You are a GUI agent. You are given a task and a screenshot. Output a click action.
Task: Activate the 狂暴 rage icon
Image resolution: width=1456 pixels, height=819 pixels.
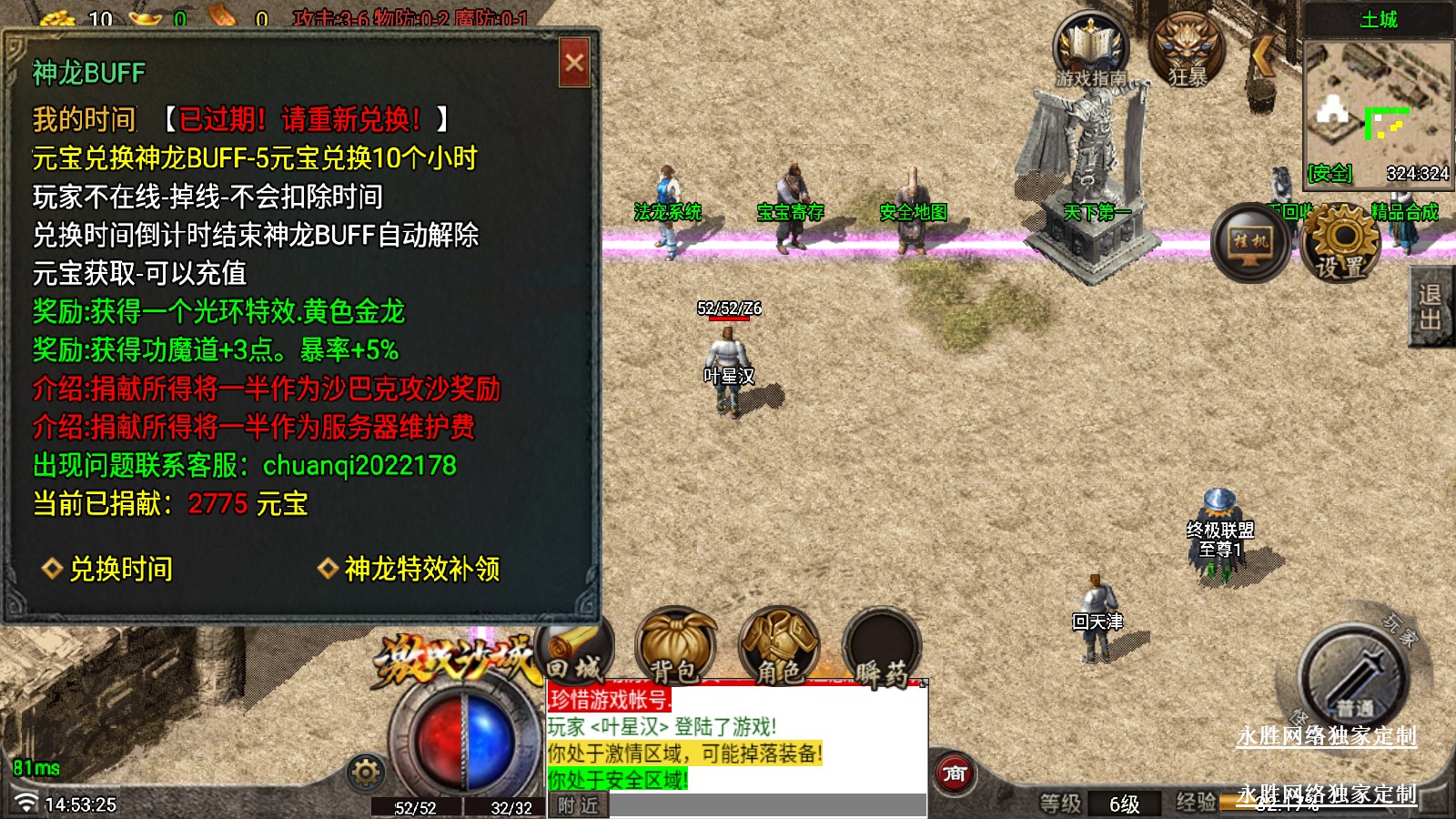(1188, 52)
